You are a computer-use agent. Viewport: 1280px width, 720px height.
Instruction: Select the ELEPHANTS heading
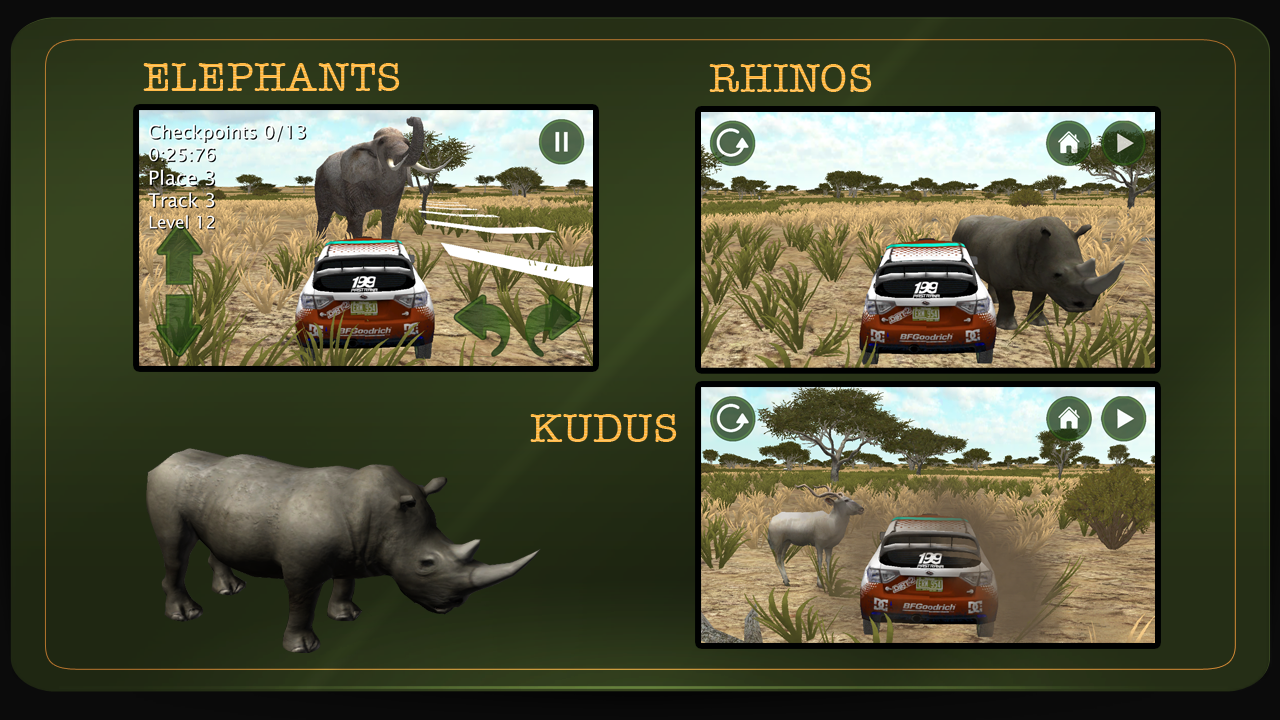click(270, 77)
